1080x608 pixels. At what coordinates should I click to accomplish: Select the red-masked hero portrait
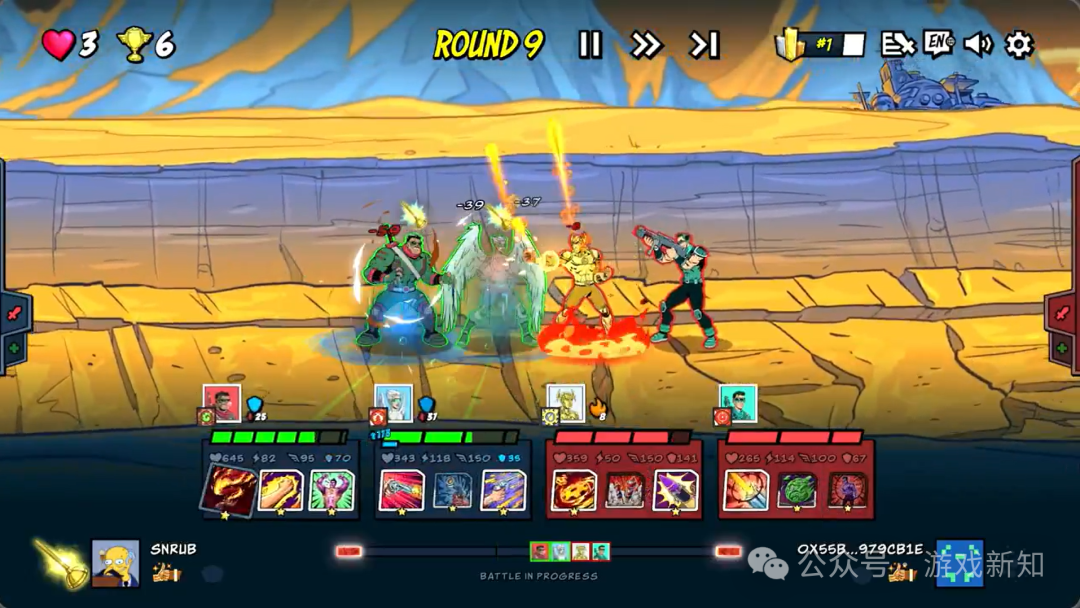pos(221,403)
